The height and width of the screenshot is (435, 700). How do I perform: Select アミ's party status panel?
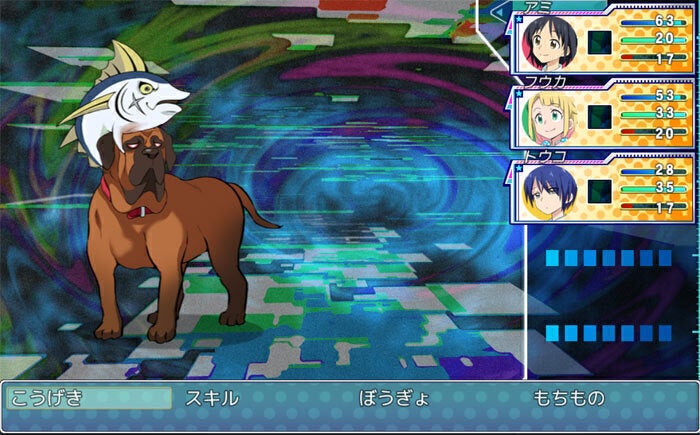click(603, 43)
